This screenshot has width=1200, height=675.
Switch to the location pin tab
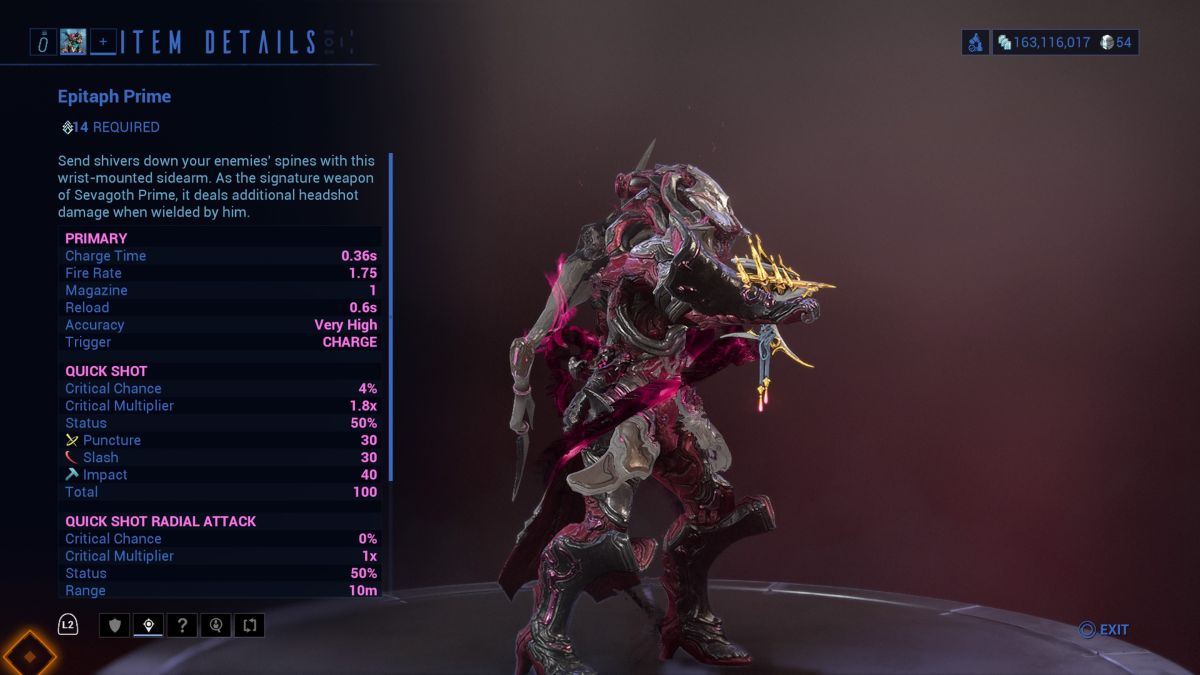149,626
